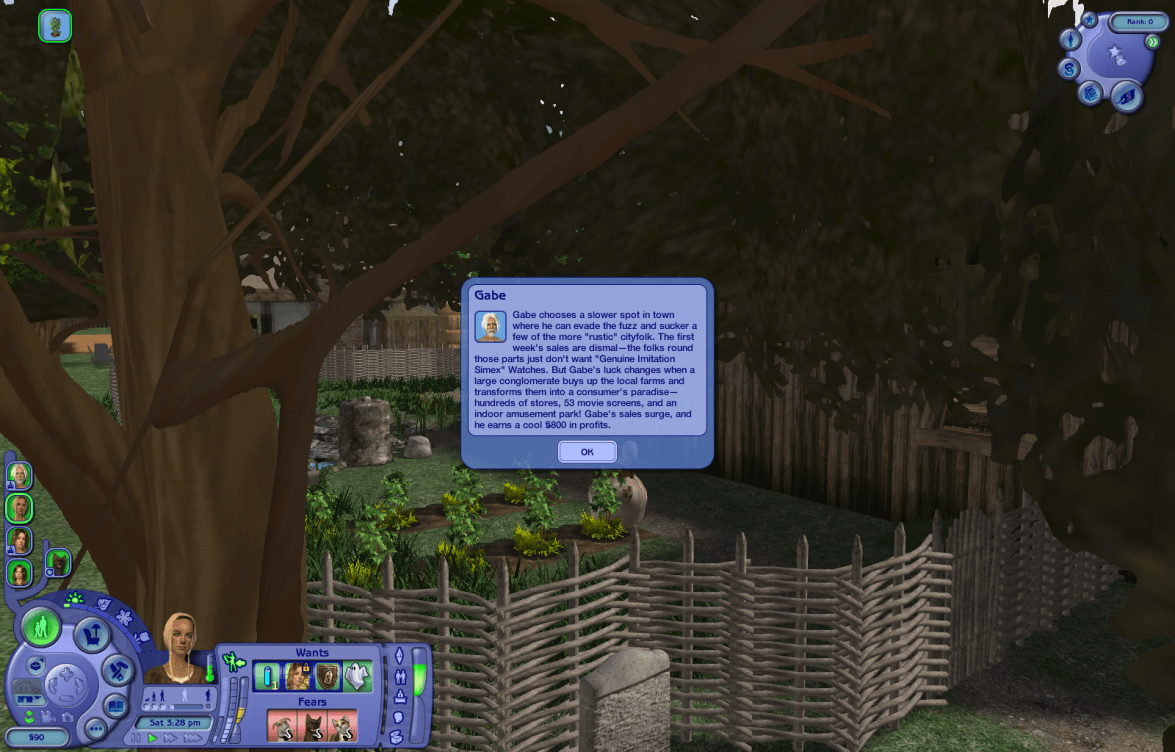
Task: Select the white-haired elder Sim portrait
Action: pos(19,474)
